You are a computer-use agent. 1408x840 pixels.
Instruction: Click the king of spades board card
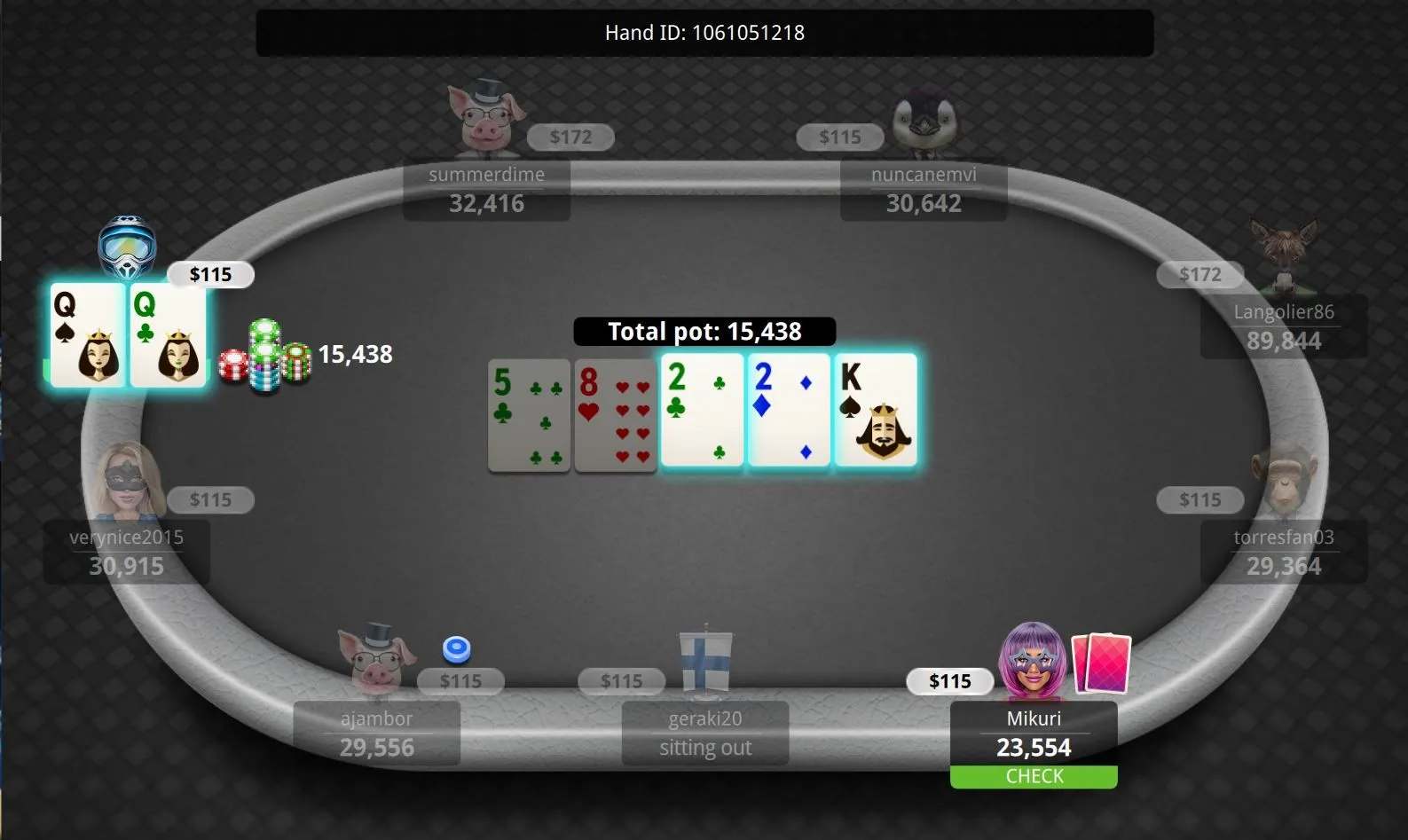click(875, 410)
